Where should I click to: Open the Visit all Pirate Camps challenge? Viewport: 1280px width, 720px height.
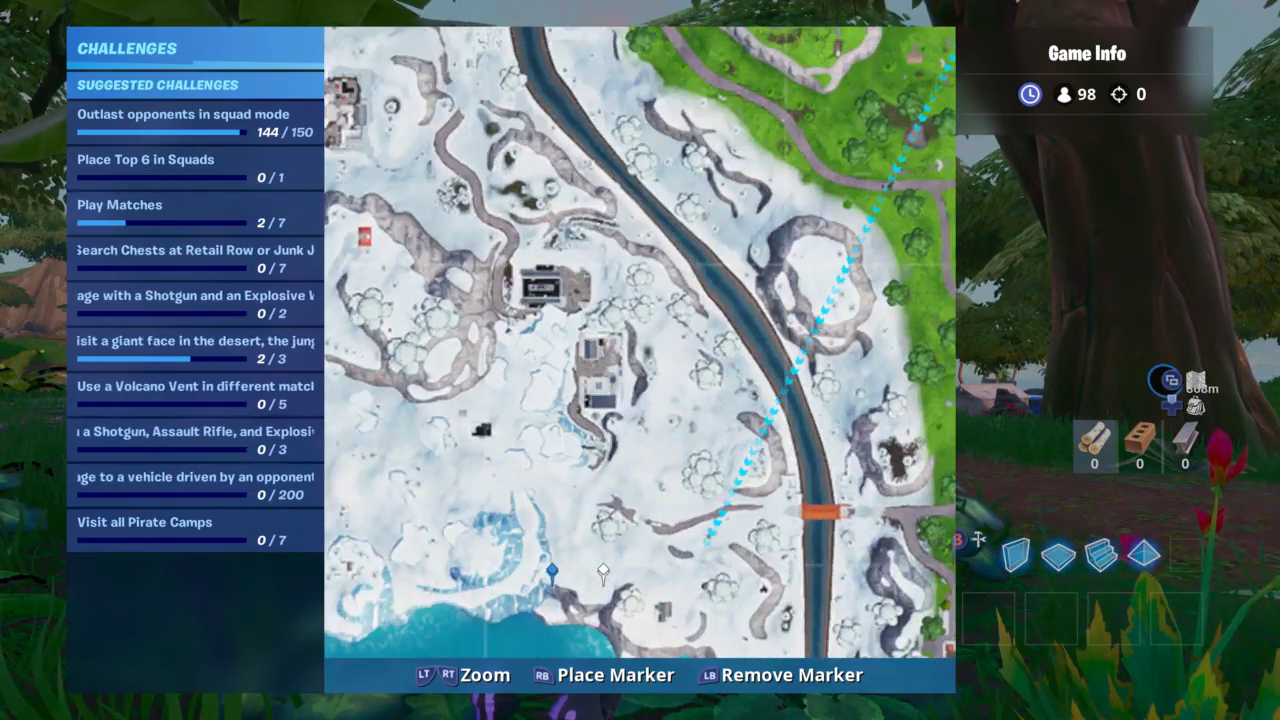(195, 530)
